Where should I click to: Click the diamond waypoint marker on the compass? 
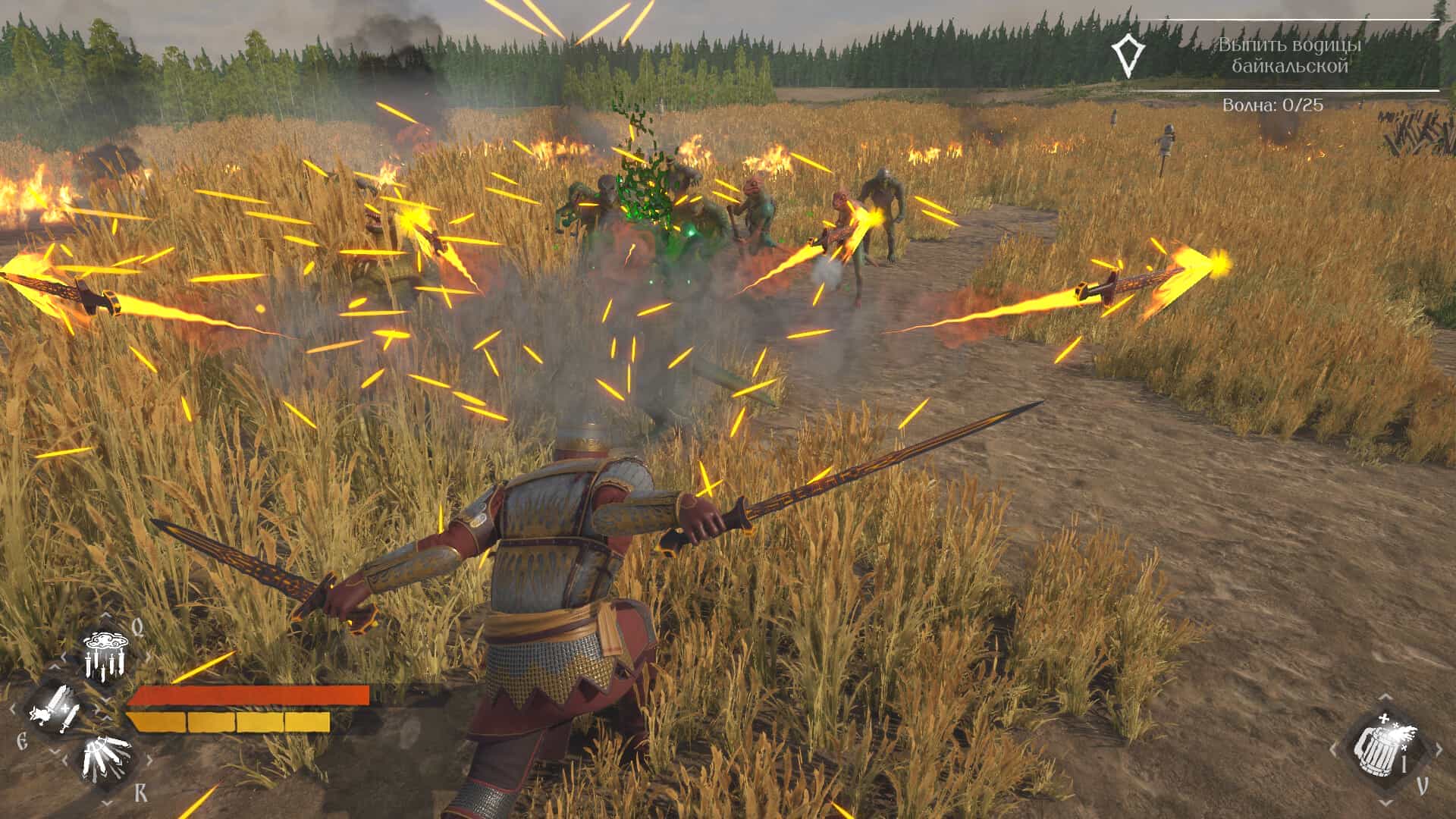[1128, 55]
